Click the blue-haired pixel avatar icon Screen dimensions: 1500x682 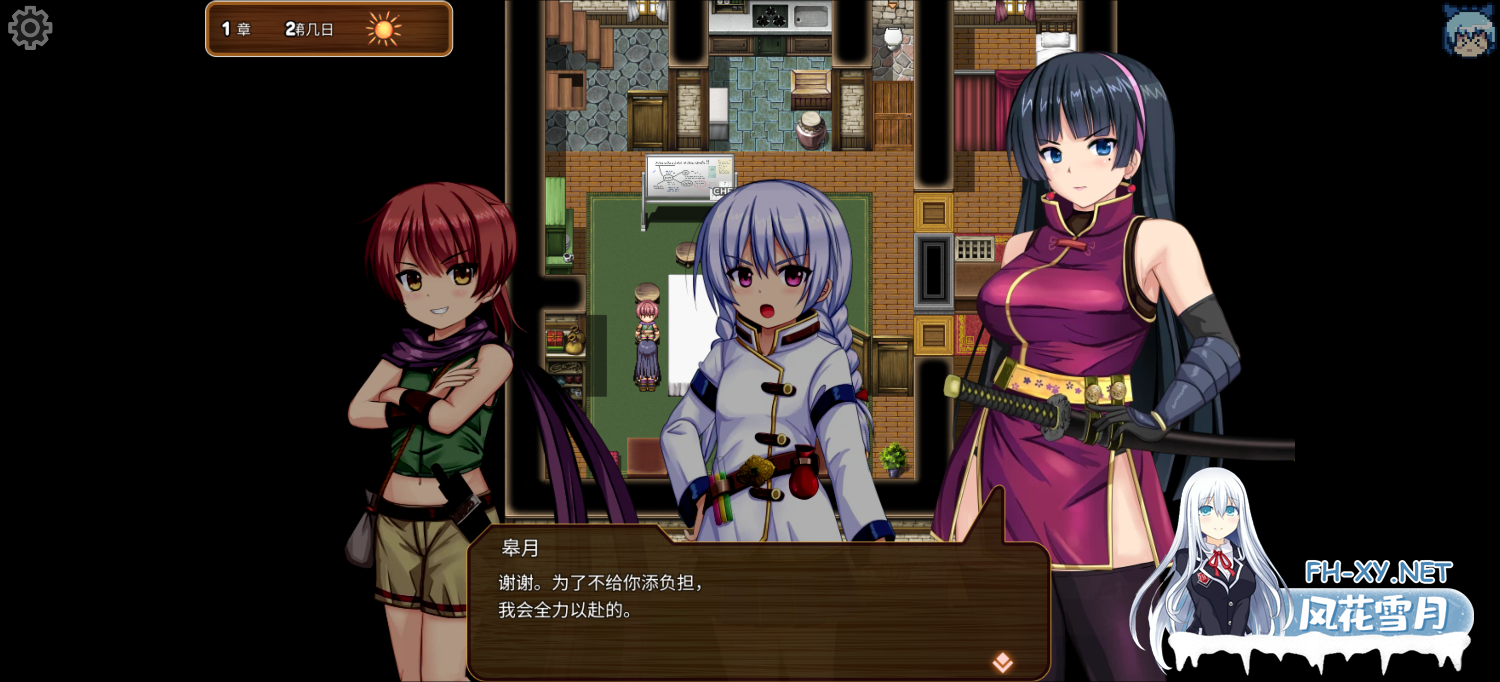(1468, 30)
